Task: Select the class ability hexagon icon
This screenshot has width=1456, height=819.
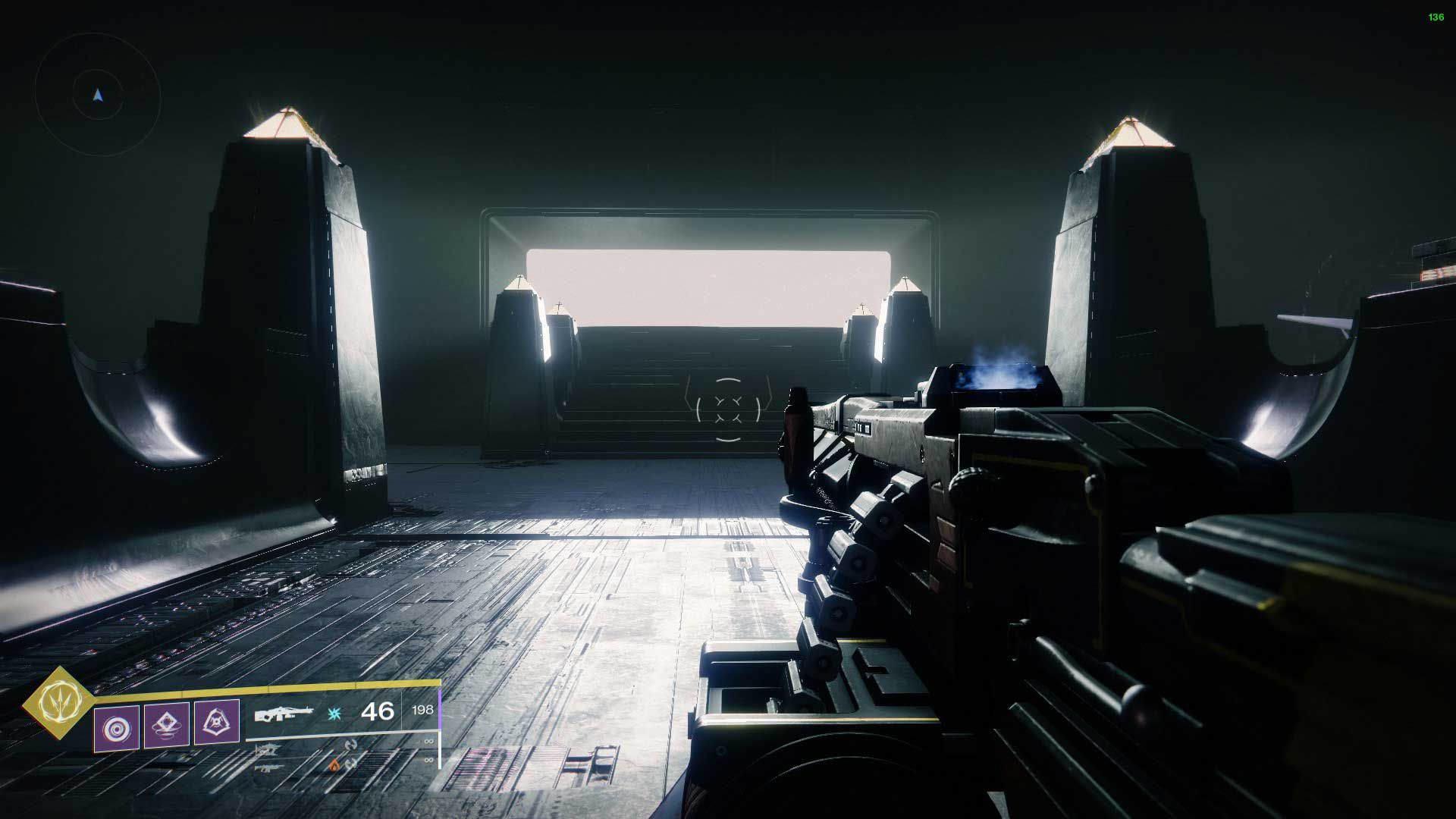Action: (x=216, y=723)
